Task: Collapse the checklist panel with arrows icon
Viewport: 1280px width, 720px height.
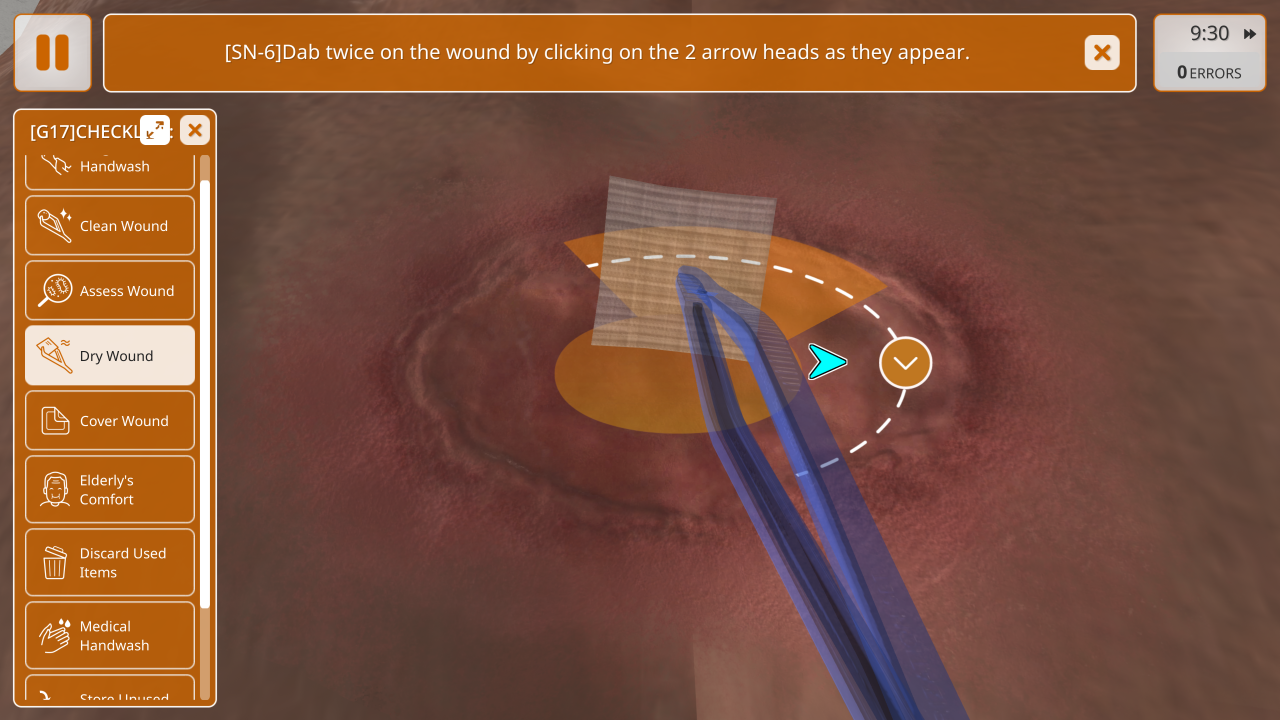Action: pyautogui.click(x=155, y=130)
